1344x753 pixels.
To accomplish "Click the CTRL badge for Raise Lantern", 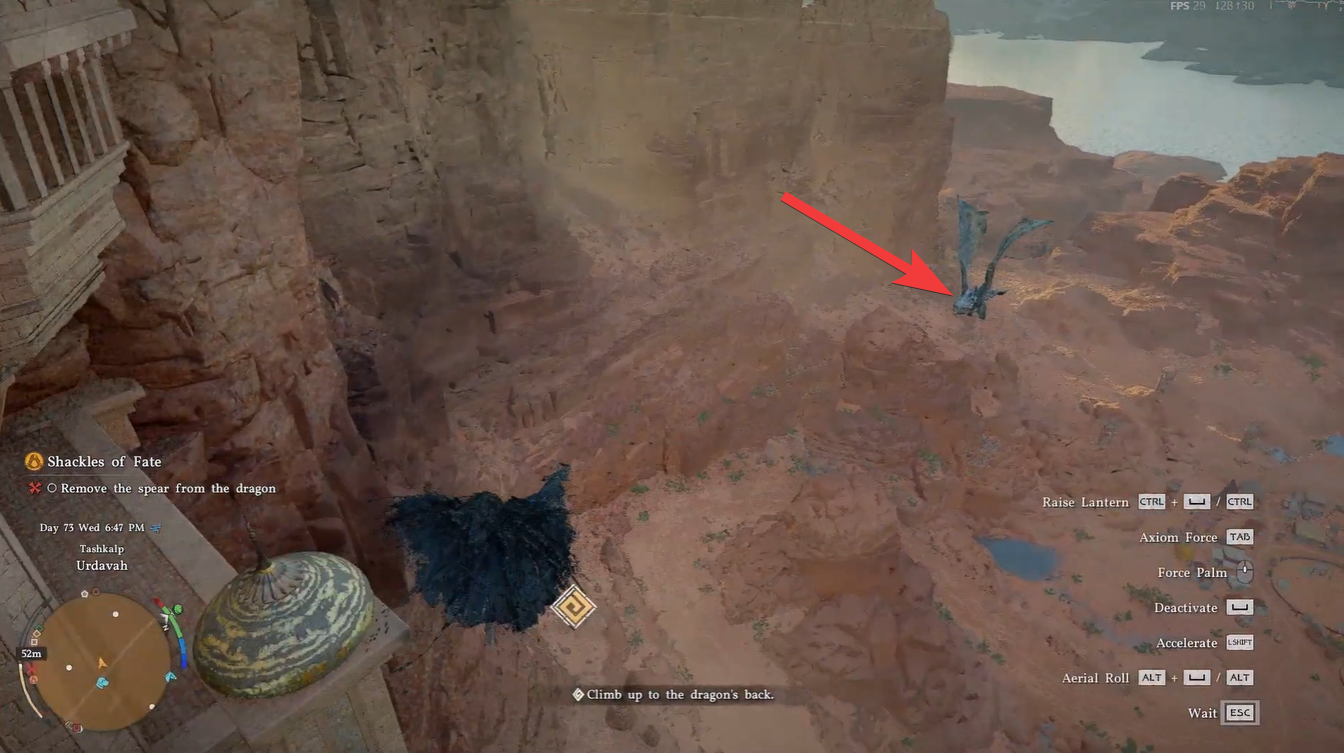I will (x=1151, y=502).
